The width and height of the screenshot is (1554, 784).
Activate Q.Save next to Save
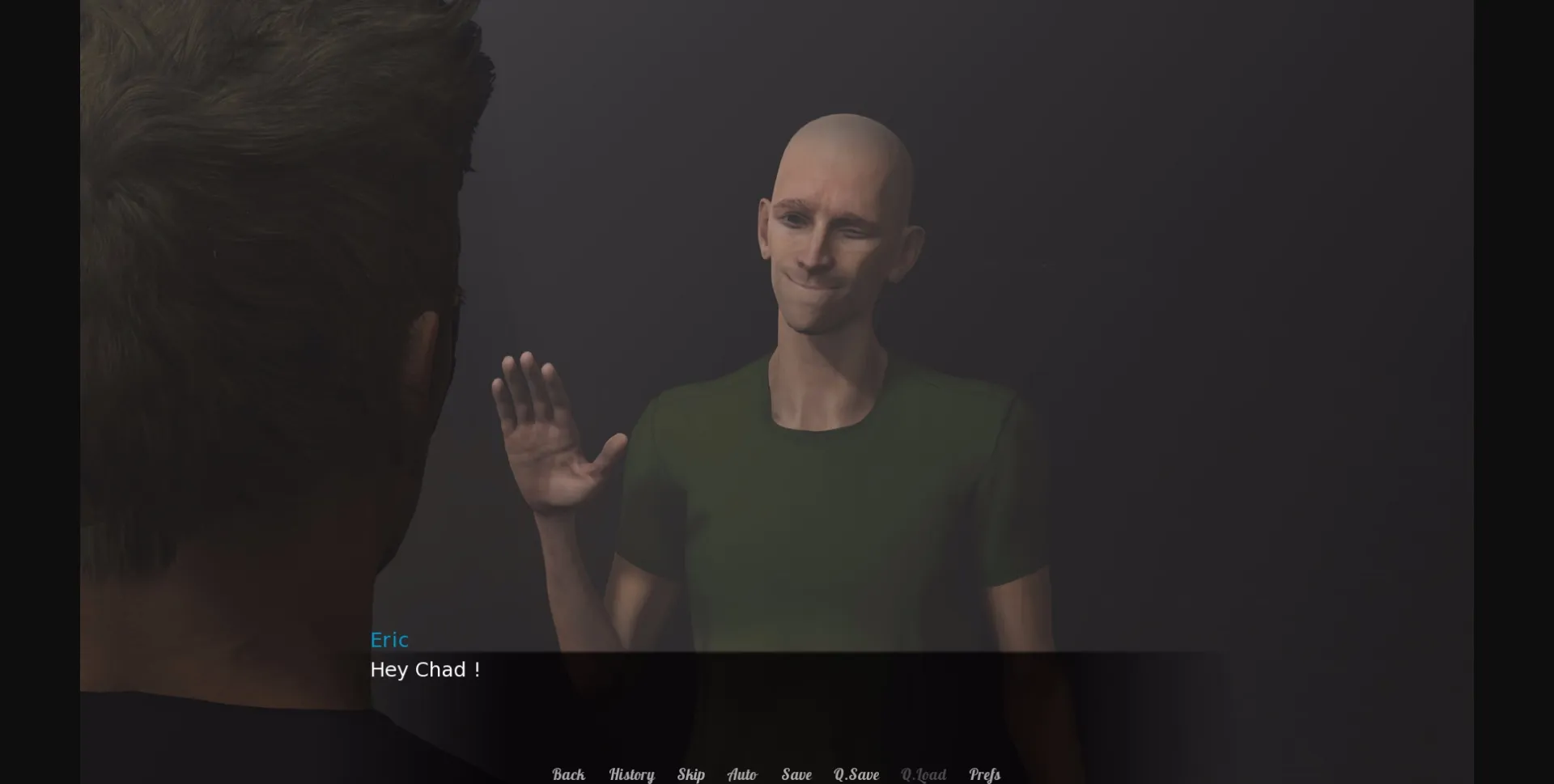(857, 774)
